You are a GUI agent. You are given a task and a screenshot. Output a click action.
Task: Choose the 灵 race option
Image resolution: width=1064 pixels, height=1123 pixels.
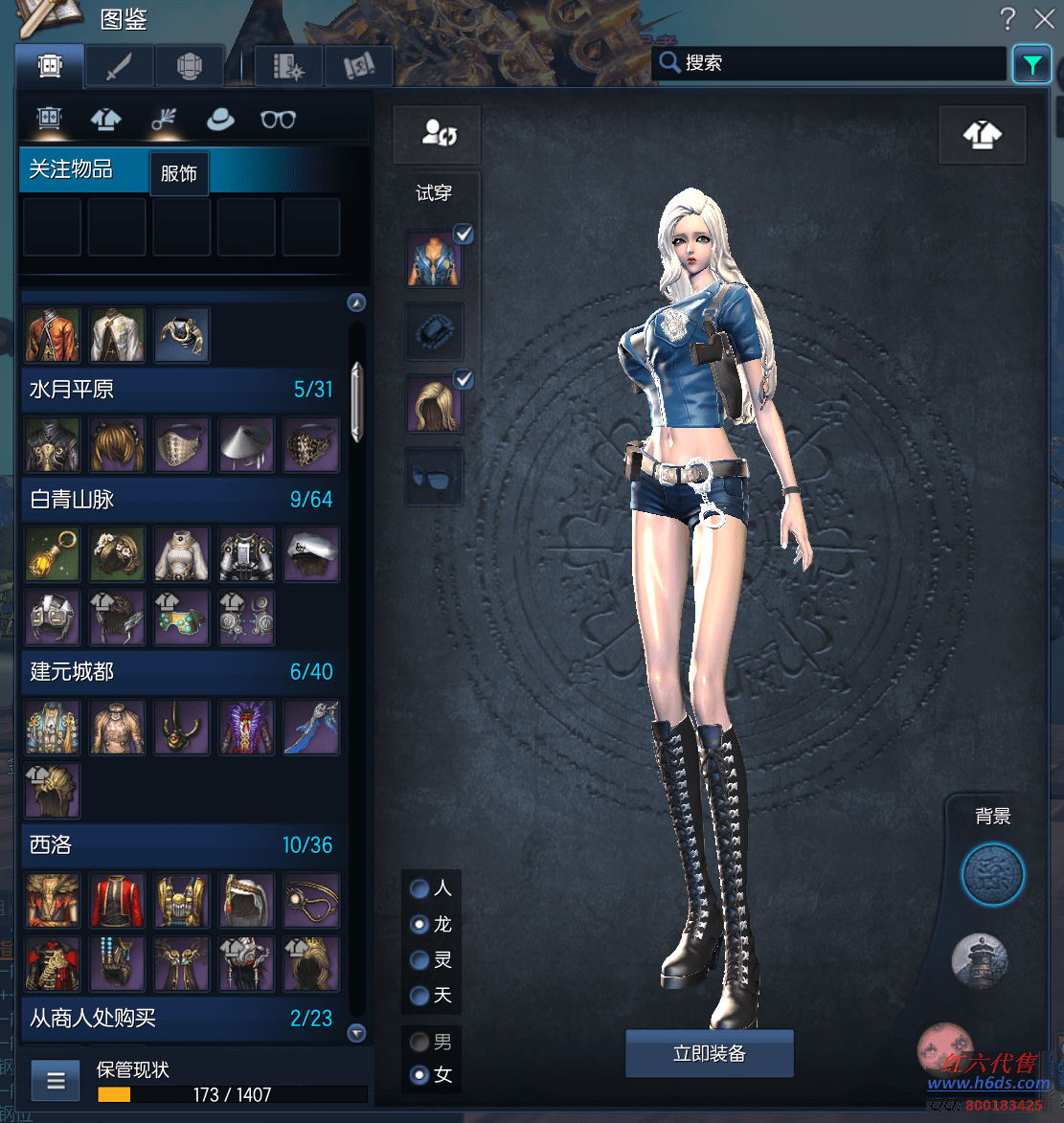(x=419, y=959)
